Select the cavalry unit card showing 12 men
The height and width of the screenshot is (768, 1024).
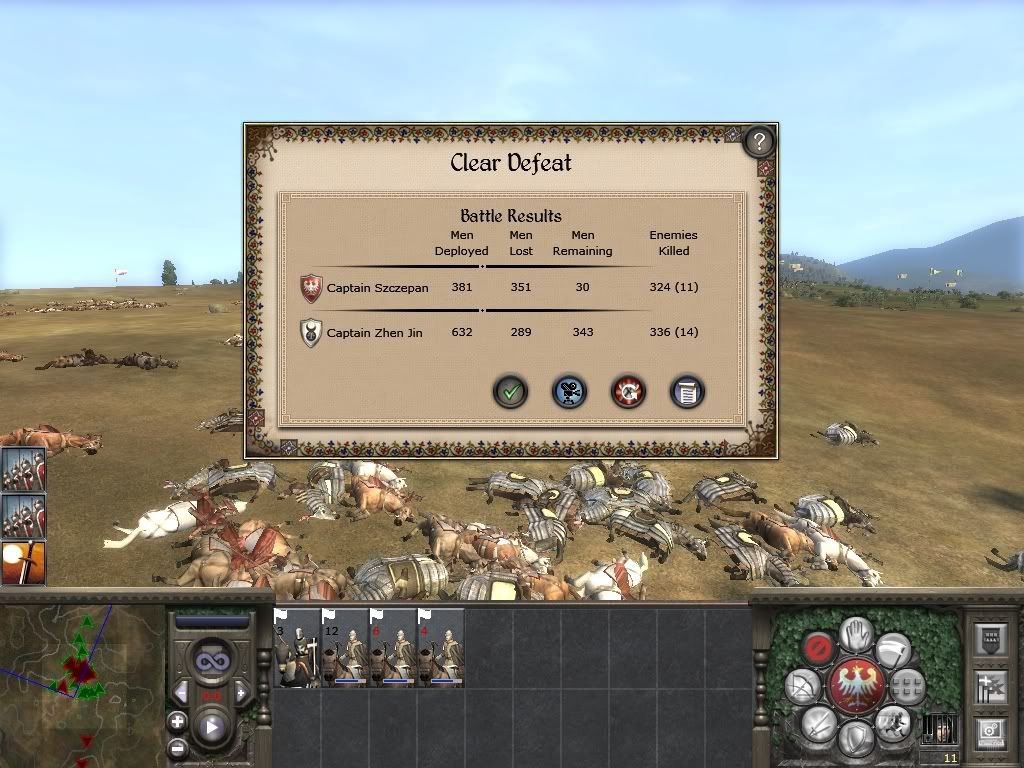click(345, 648)
